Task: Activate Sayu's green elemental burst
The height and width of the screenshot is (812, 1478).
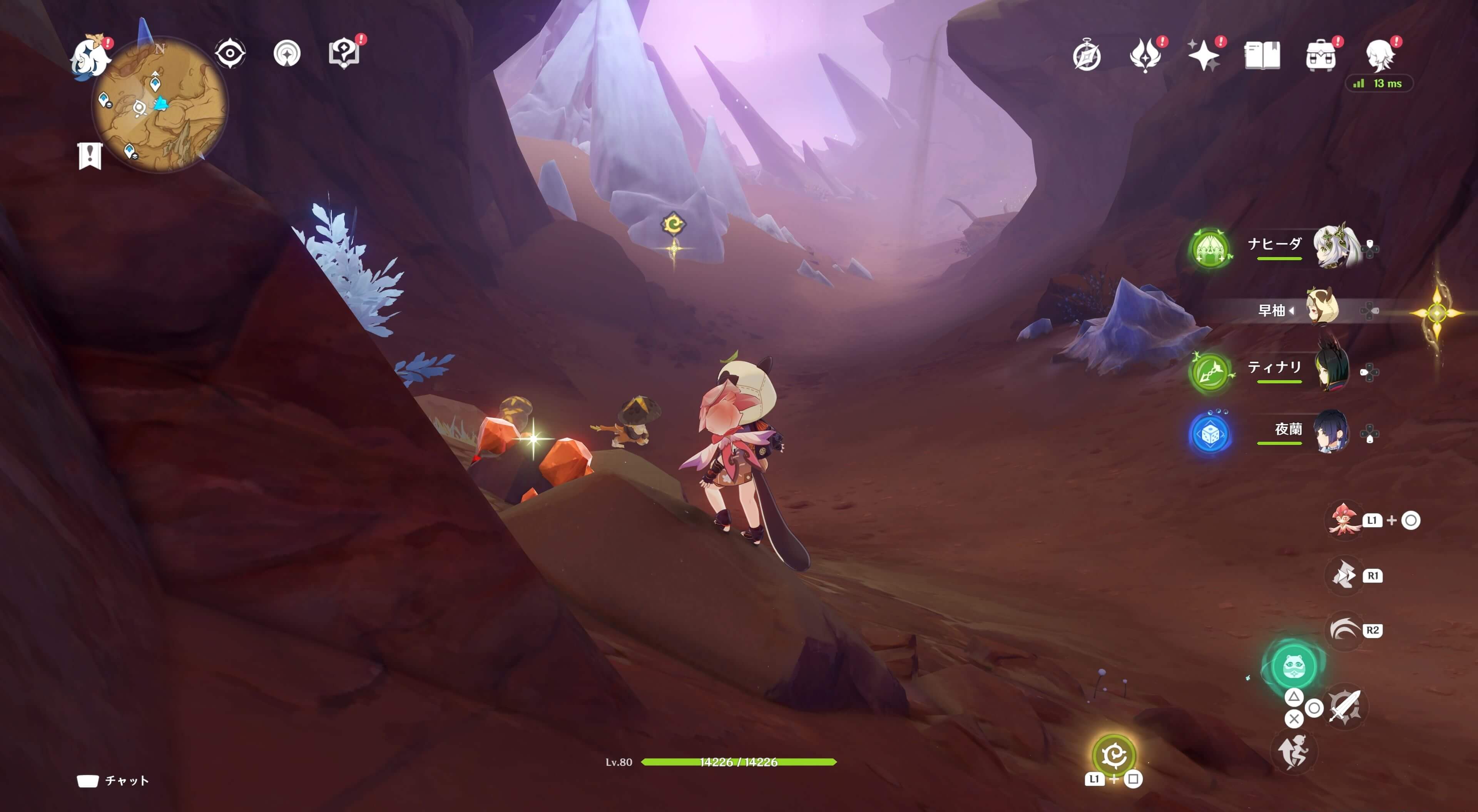Action: 1293,666
